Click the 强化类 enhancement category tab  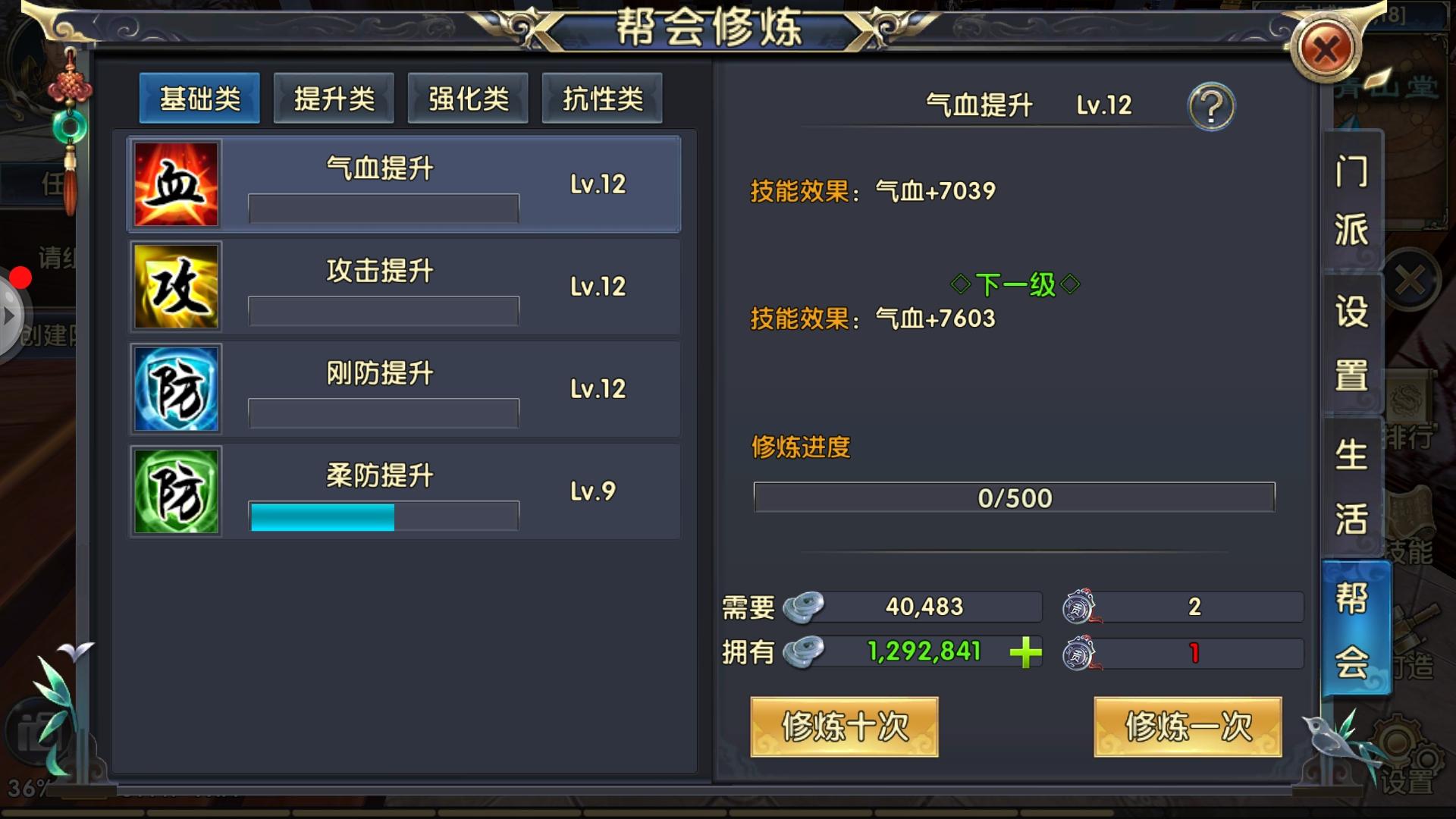(x=468, y=97)
